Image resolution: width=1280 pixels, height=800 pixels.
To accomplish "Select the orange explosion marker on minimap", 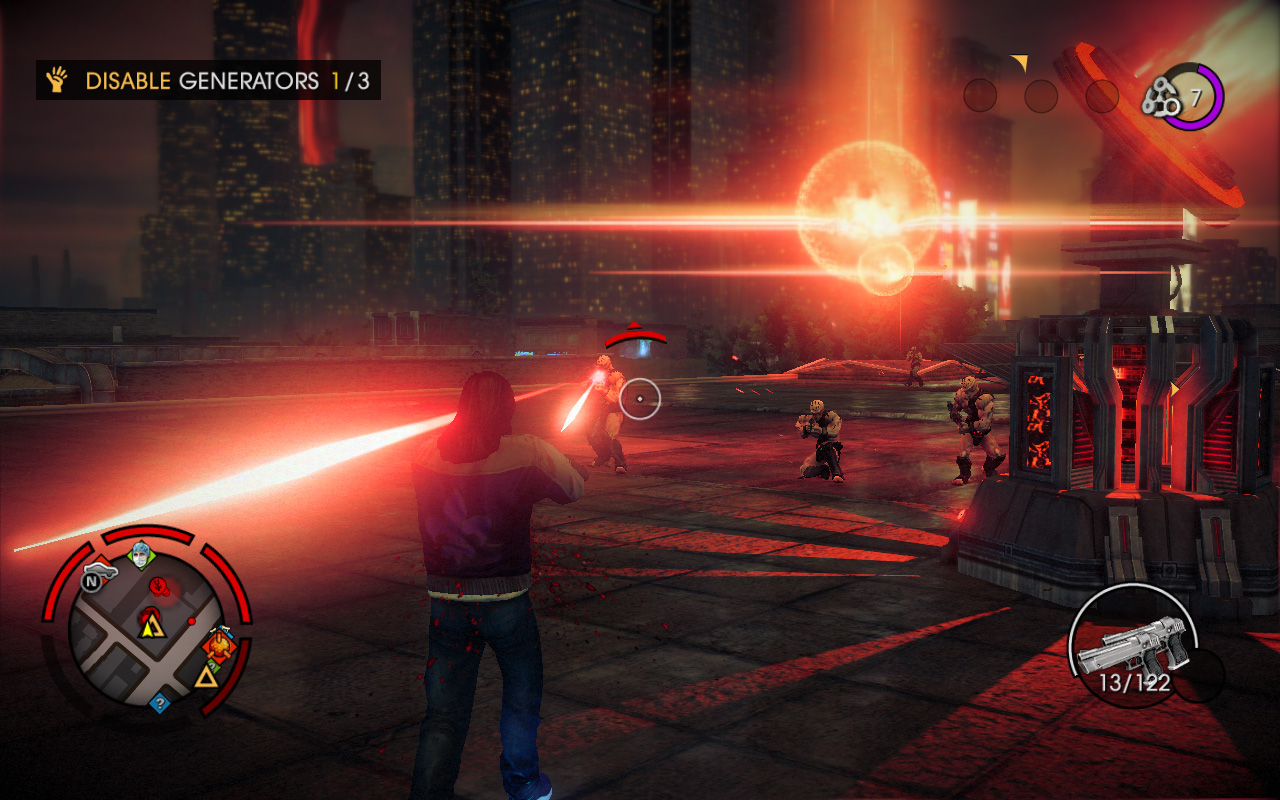I will click(x=219, y=646).
